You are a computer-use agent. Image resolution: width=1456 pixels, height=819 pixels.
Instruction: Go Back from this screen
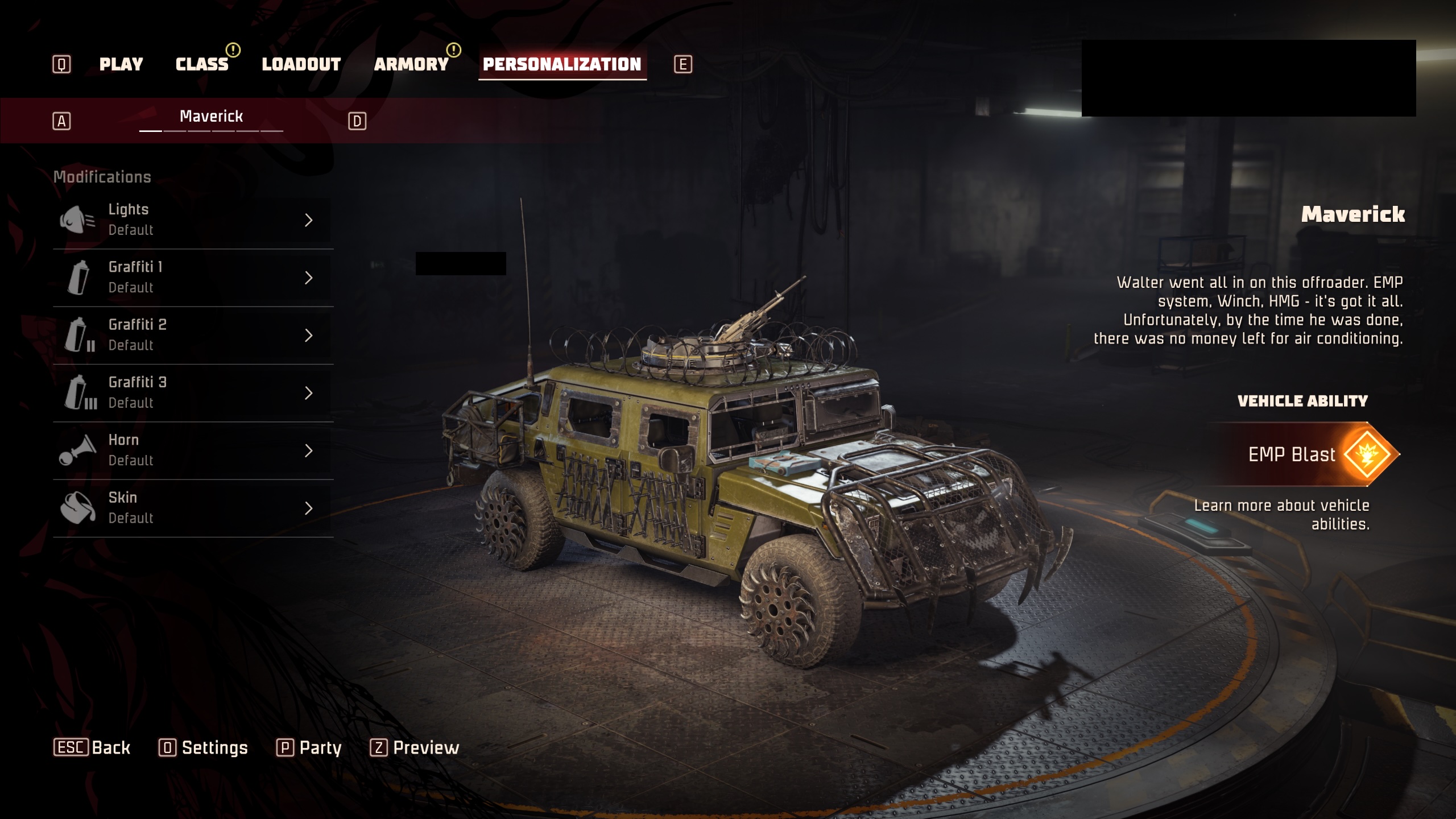click(x=92, y=747)
